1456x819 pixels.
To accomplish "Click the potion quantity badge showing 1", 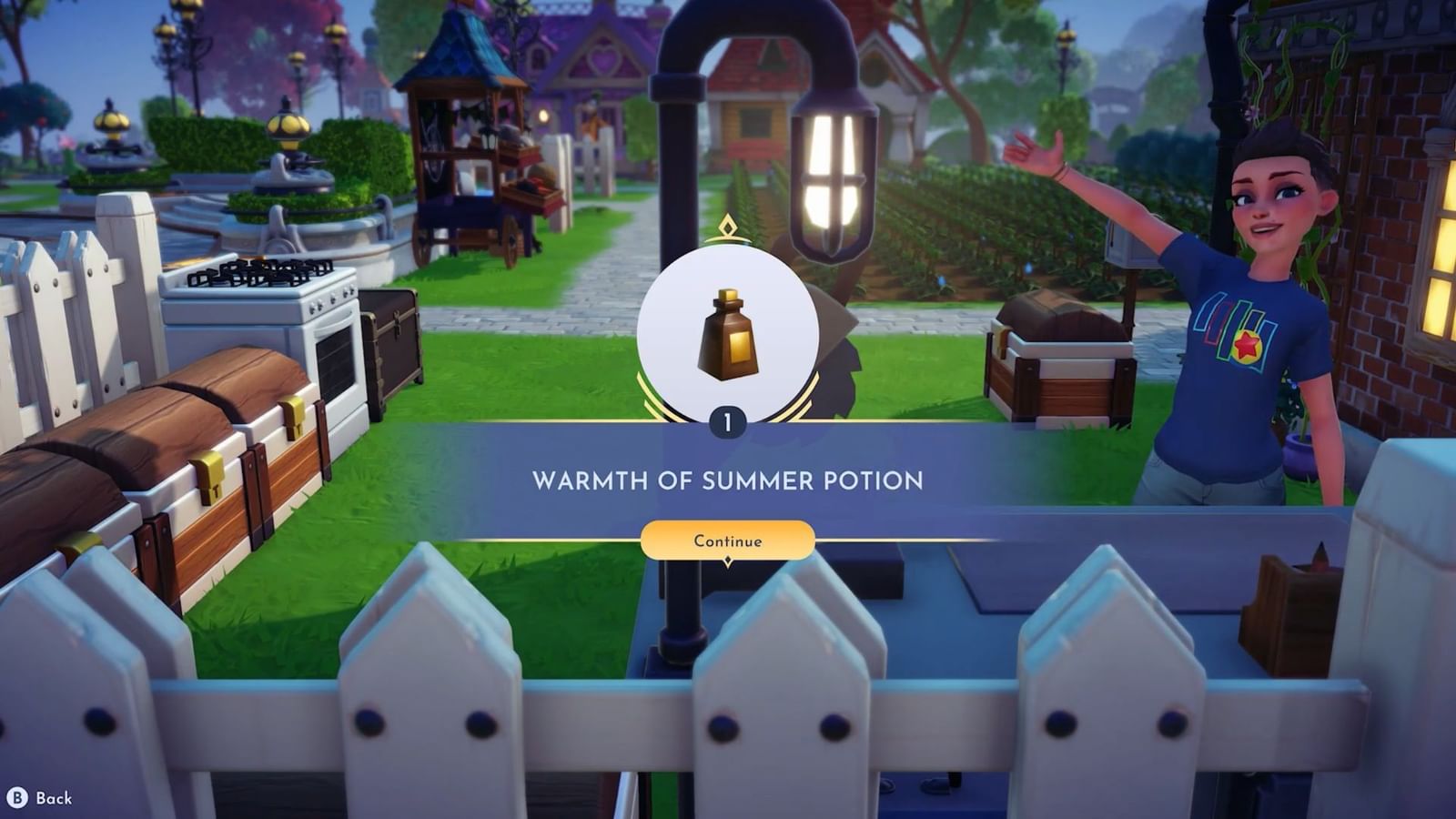I will pos(728,420).
